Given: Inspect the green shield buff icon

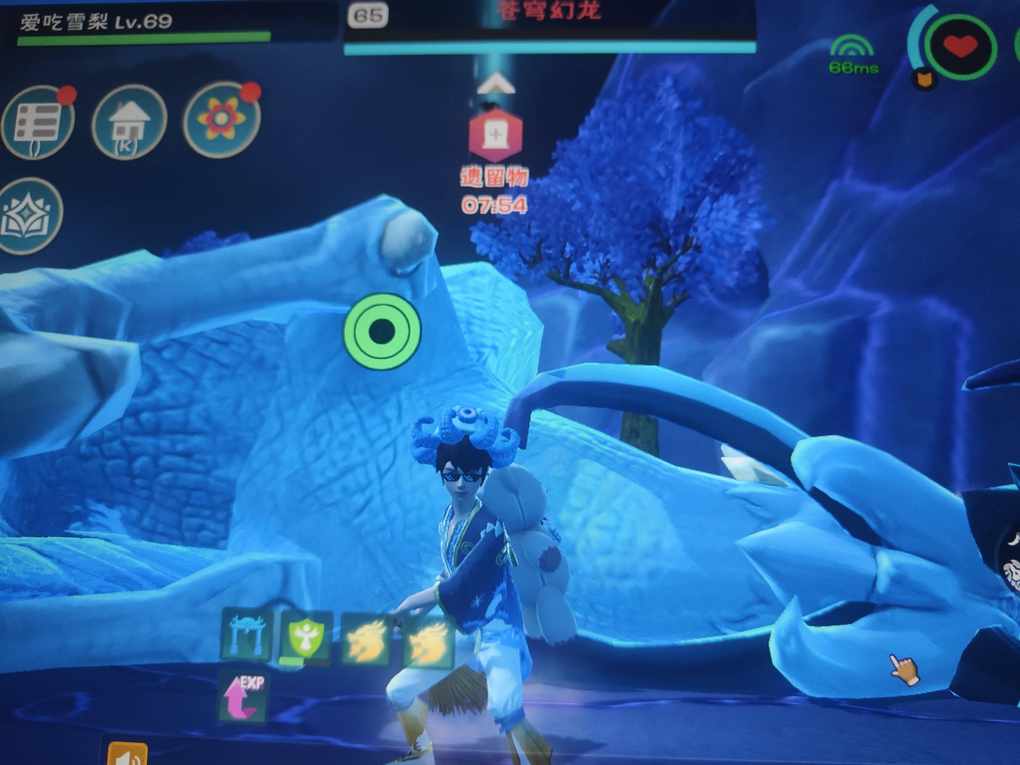Looking at the screenshot, I should [304, 637].
